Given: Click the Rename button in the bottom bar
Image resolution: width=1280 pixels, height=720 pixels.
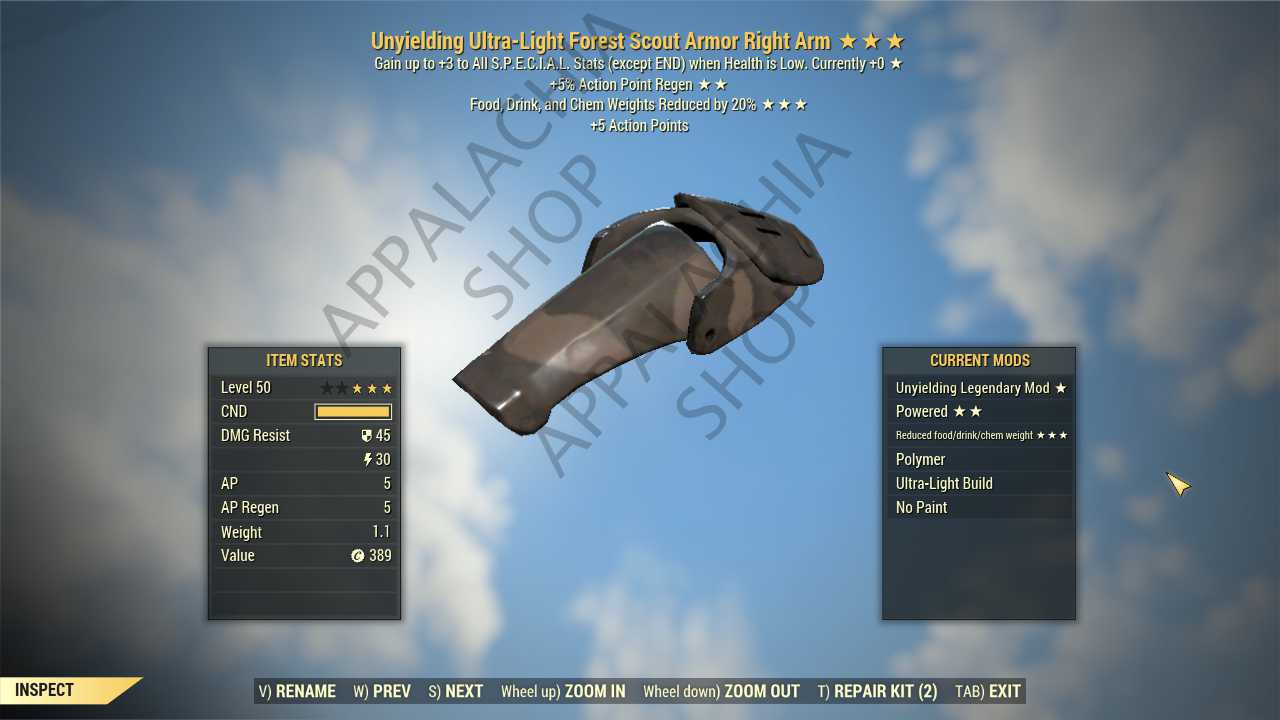Looking at the screenshot, I should 297,691.
